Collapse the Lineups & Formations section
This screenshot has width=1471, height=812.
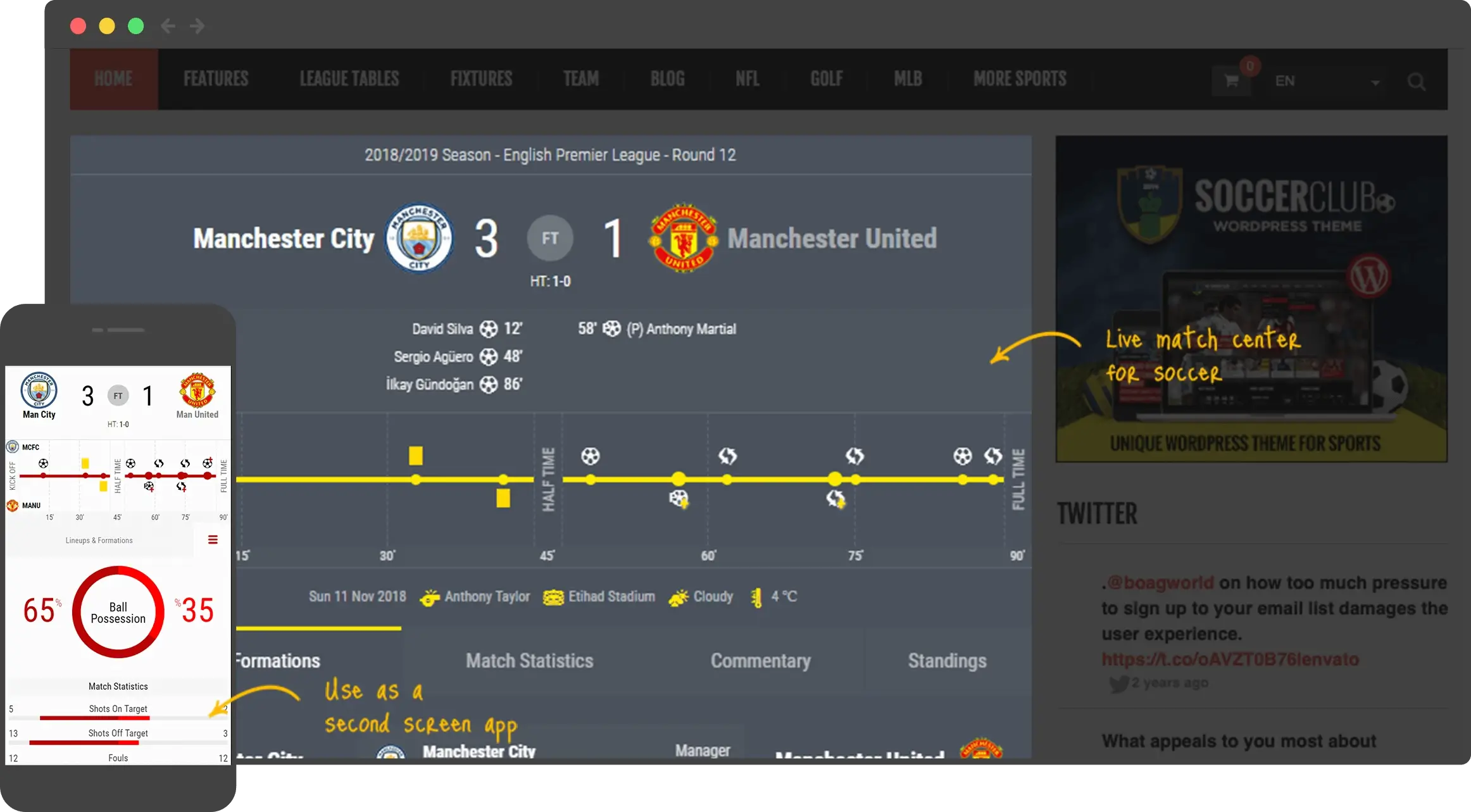click(99, 540)
